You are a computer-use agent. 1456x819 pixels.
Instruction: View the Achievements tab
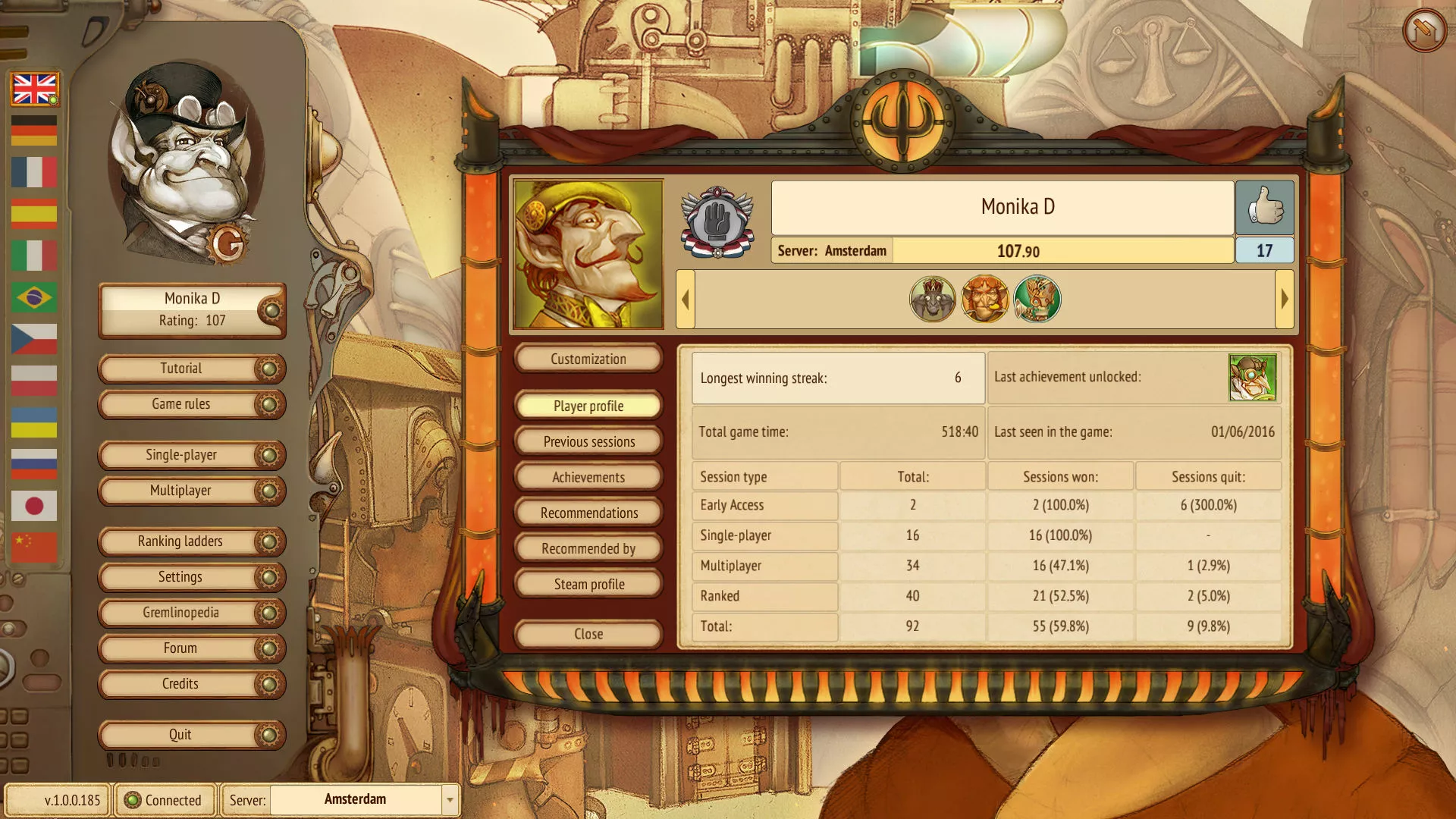(x=588, y=478)
